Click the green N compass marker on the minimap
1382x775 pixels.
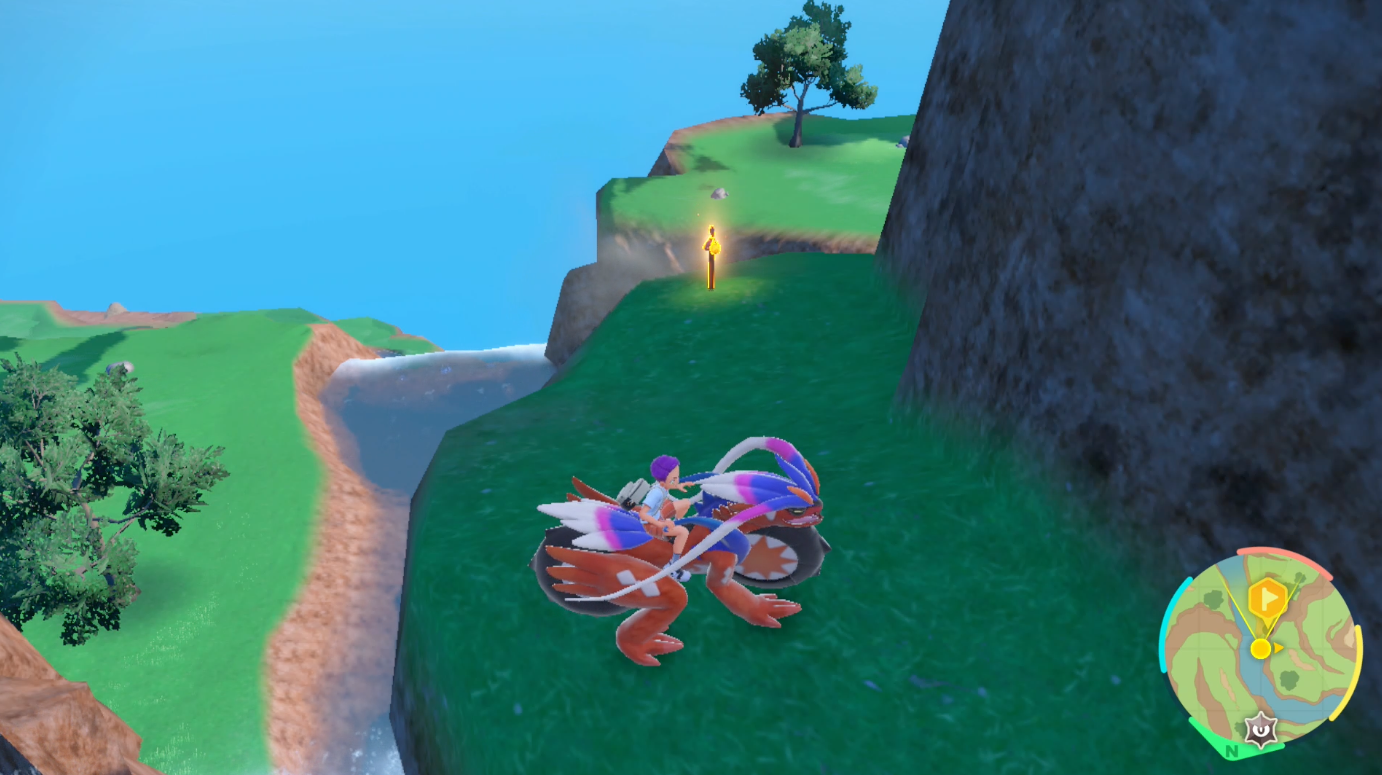(1231, 750)
